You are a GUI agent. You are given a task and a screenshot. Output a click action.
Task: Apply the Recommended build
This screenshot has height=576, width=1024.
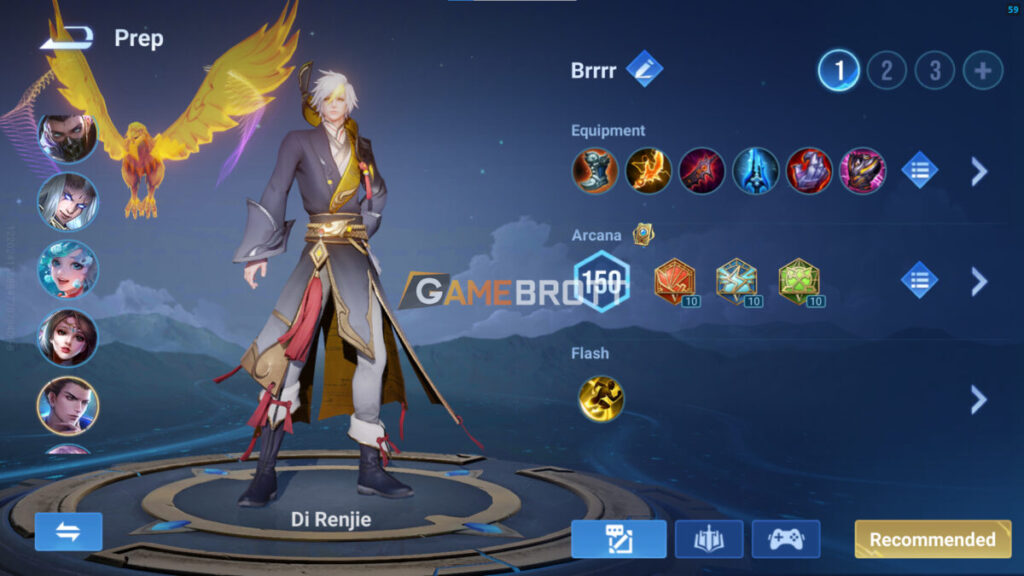932,539
